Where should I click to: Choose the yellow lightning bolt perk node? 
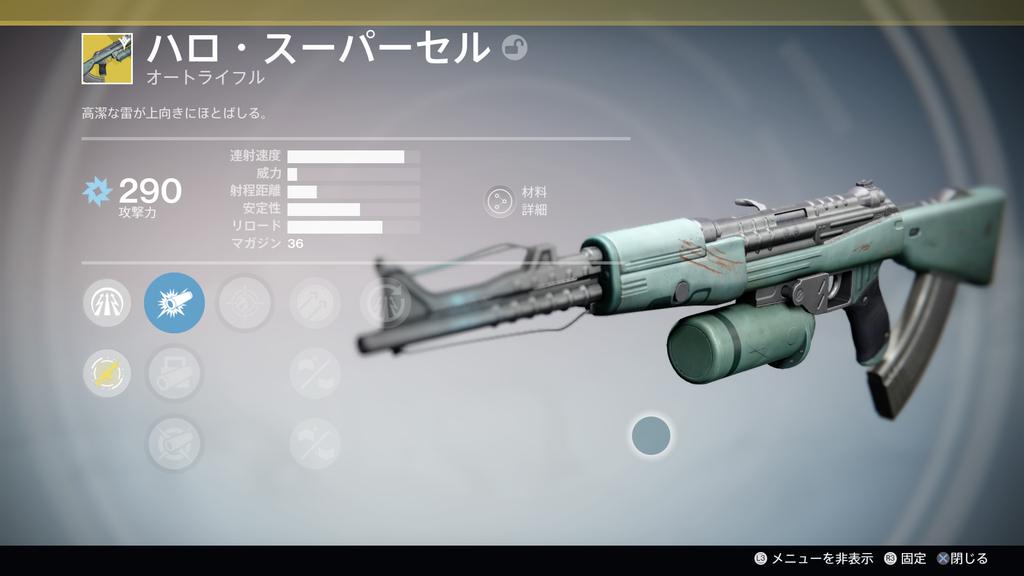tap(106, 373)
